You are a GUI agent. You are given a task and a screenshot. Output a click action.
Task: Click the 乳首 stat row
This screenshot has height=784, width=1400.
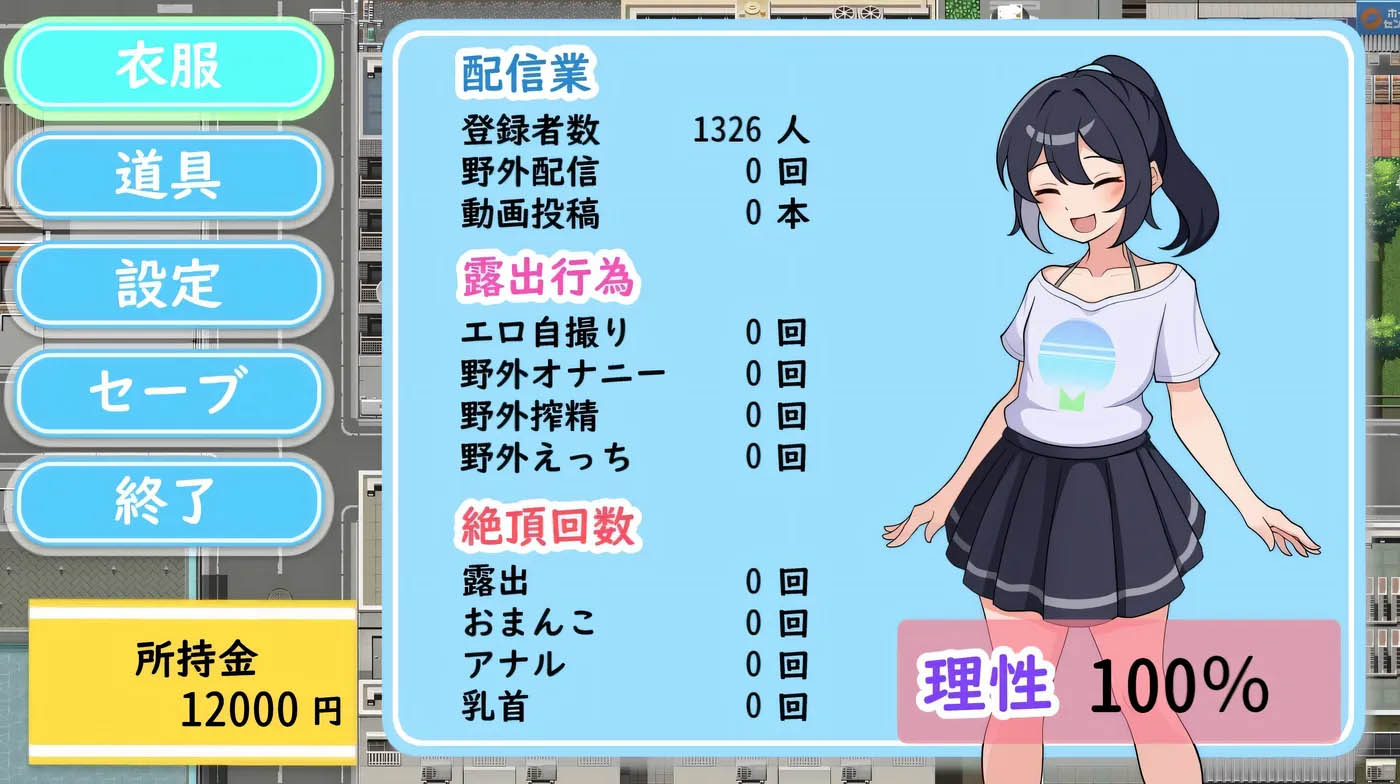tap(600, 705)
